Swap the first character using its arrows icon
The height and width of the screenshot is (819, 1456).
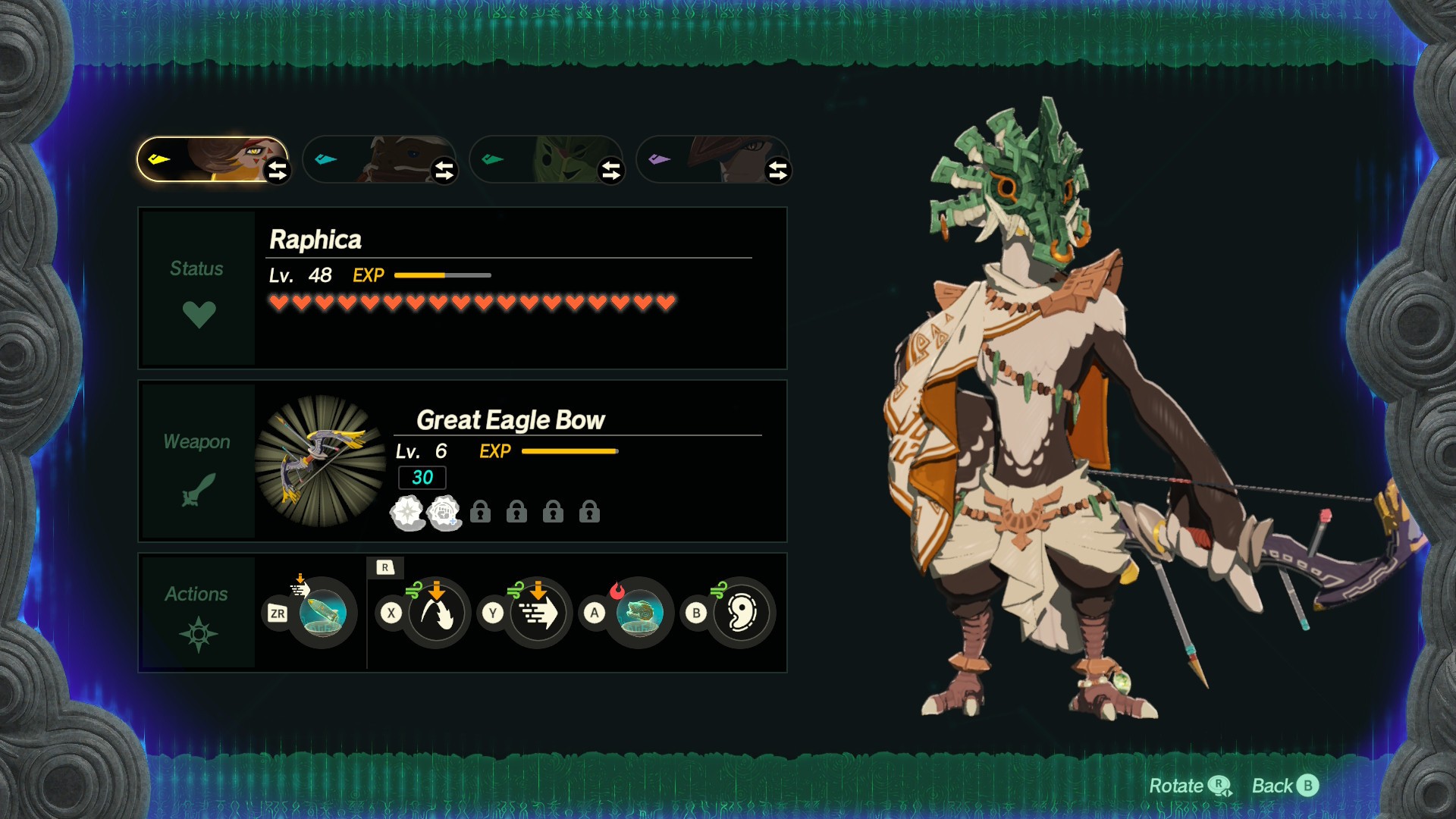pos(278,171)
